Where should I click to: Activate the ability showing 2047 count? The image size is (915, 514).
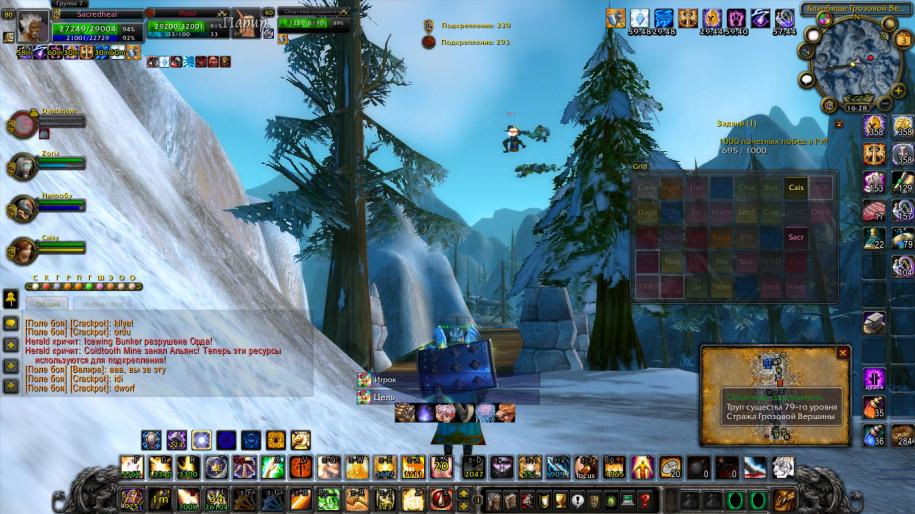(x=473, y=467)
